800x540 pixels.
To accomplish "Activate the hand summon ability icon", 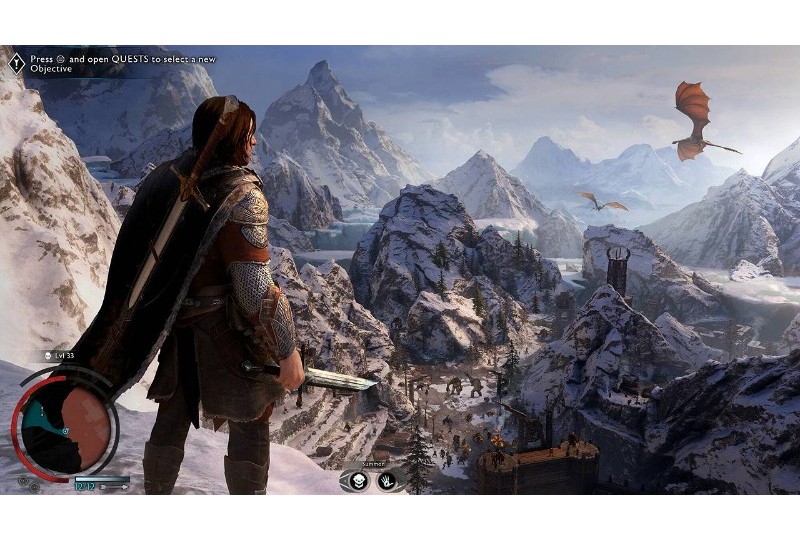I will [x=386, y=481].
